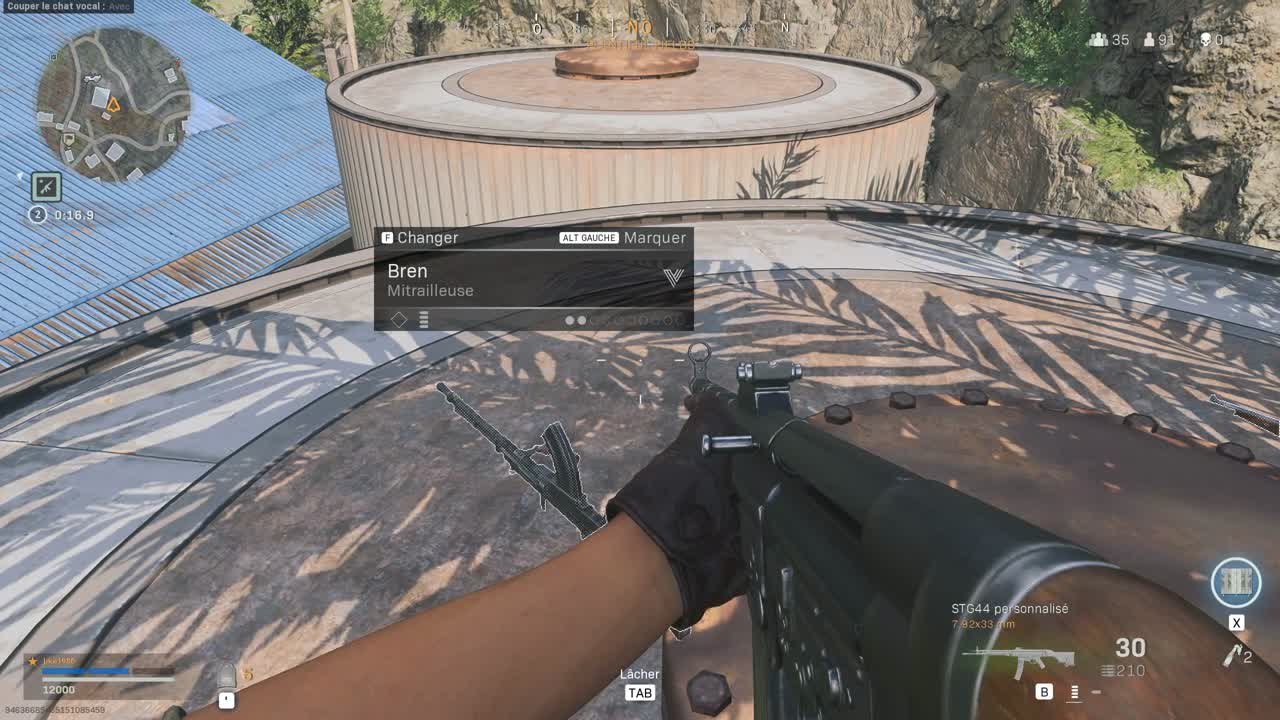This screenshot has height=720, width=1280.
Task: Toggle the fire mode B indicator
Action: pos(1044,692)
